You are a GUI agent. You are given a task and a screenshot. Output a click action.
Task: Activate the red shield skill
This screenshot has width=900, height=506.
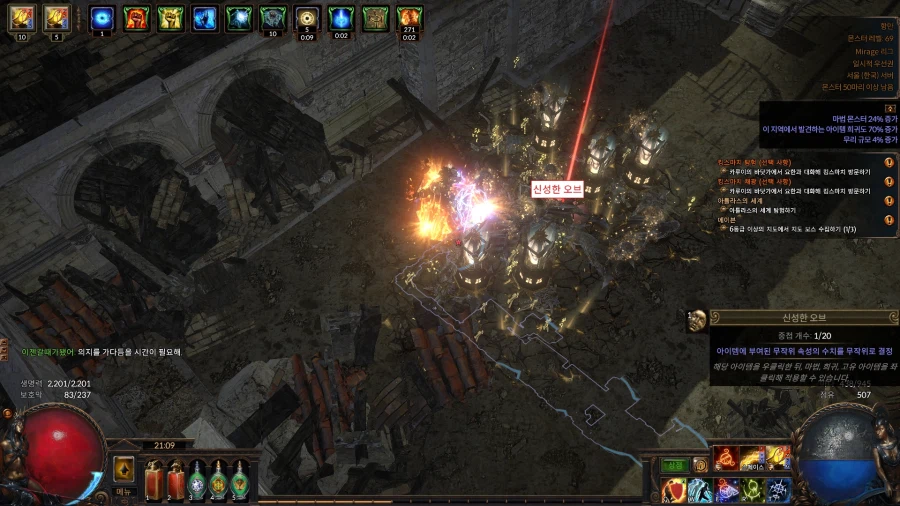674,490
